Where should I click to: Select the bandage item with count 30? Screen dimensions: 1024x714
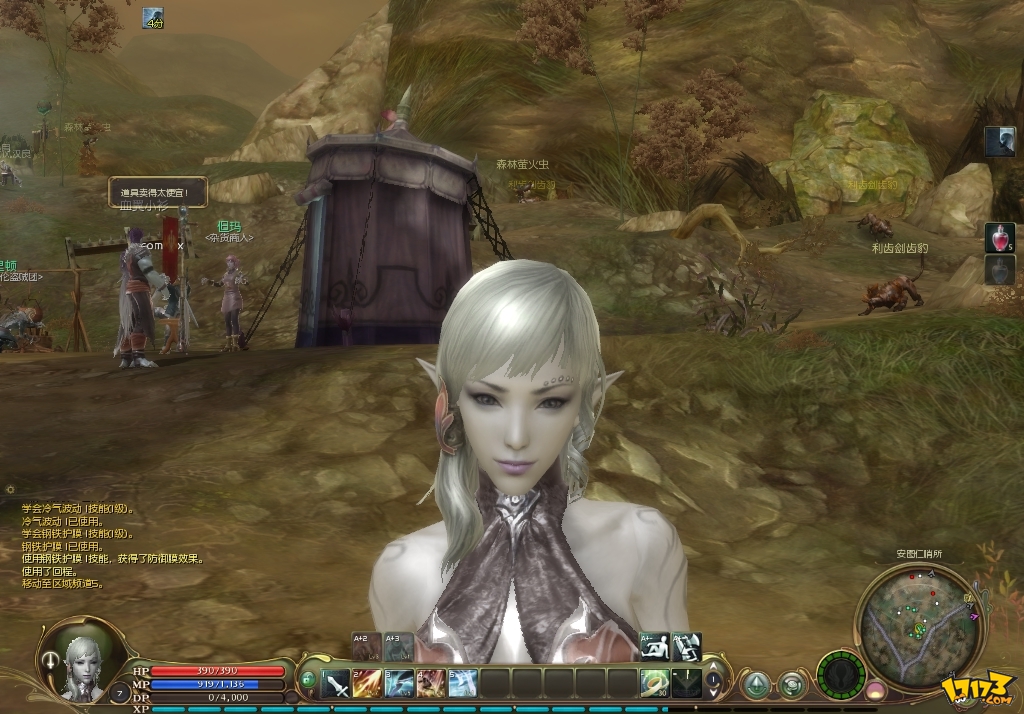coord(655,683)
